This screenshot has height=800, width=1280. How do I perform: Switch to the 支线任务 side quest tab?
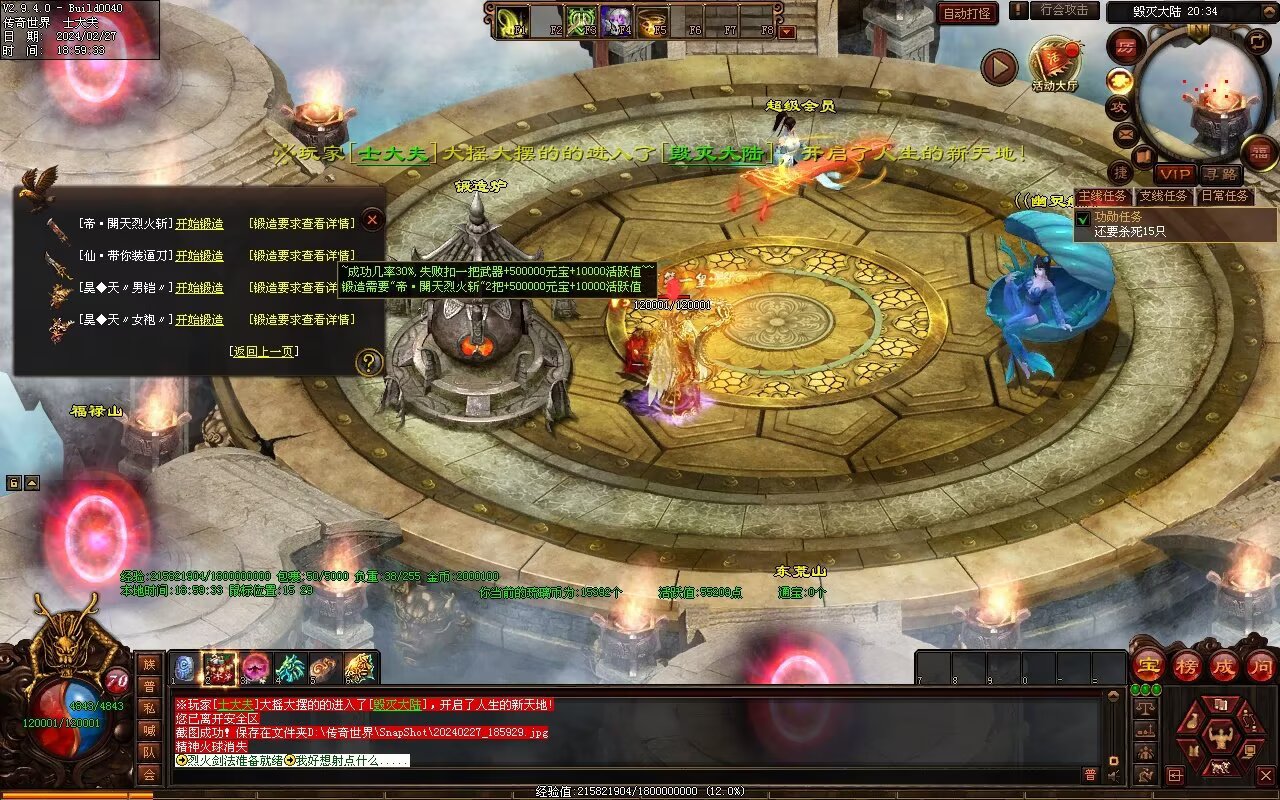[1163, 196]
